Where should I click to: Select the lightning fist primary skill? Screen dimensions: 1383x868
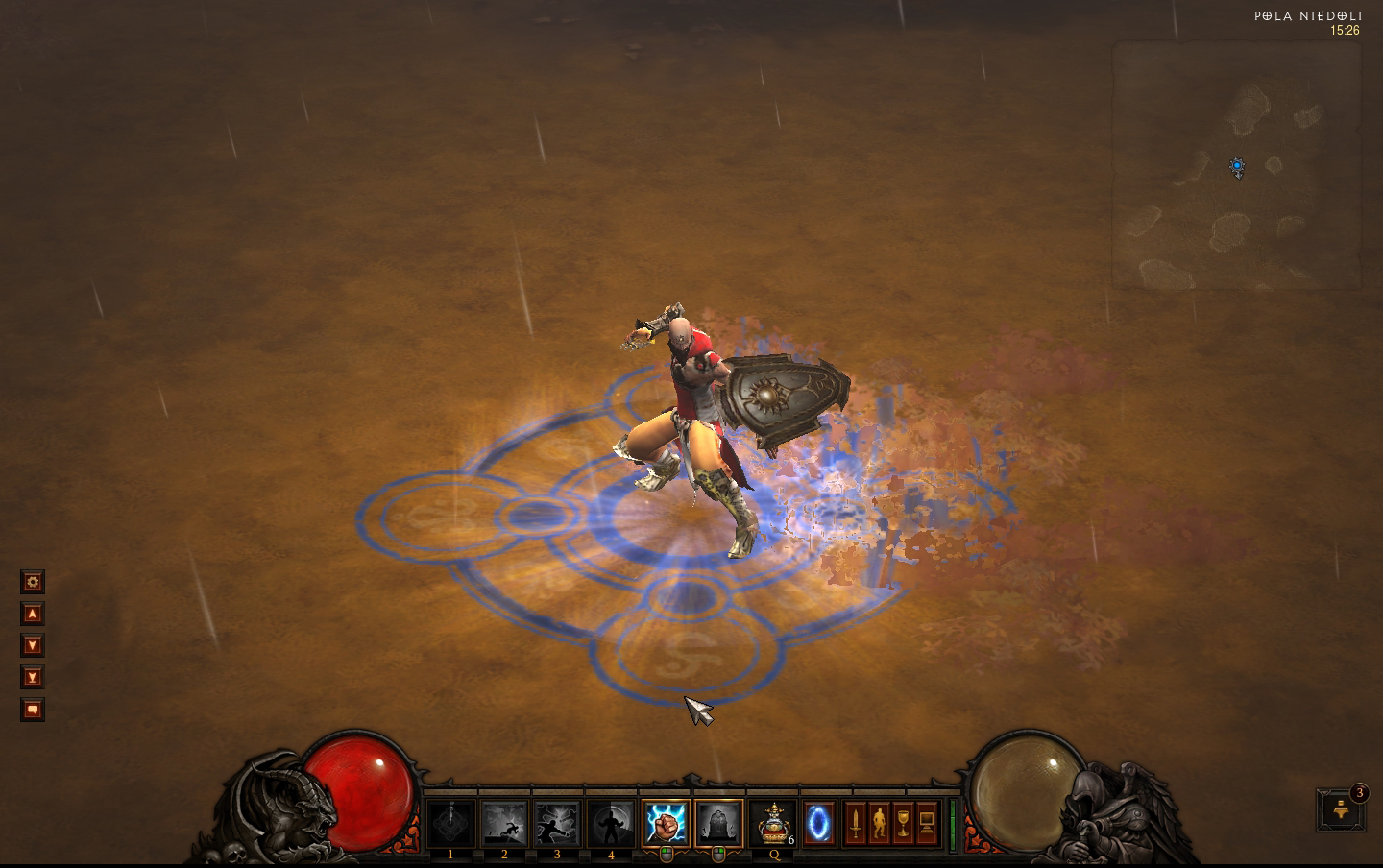click(666, 824)
